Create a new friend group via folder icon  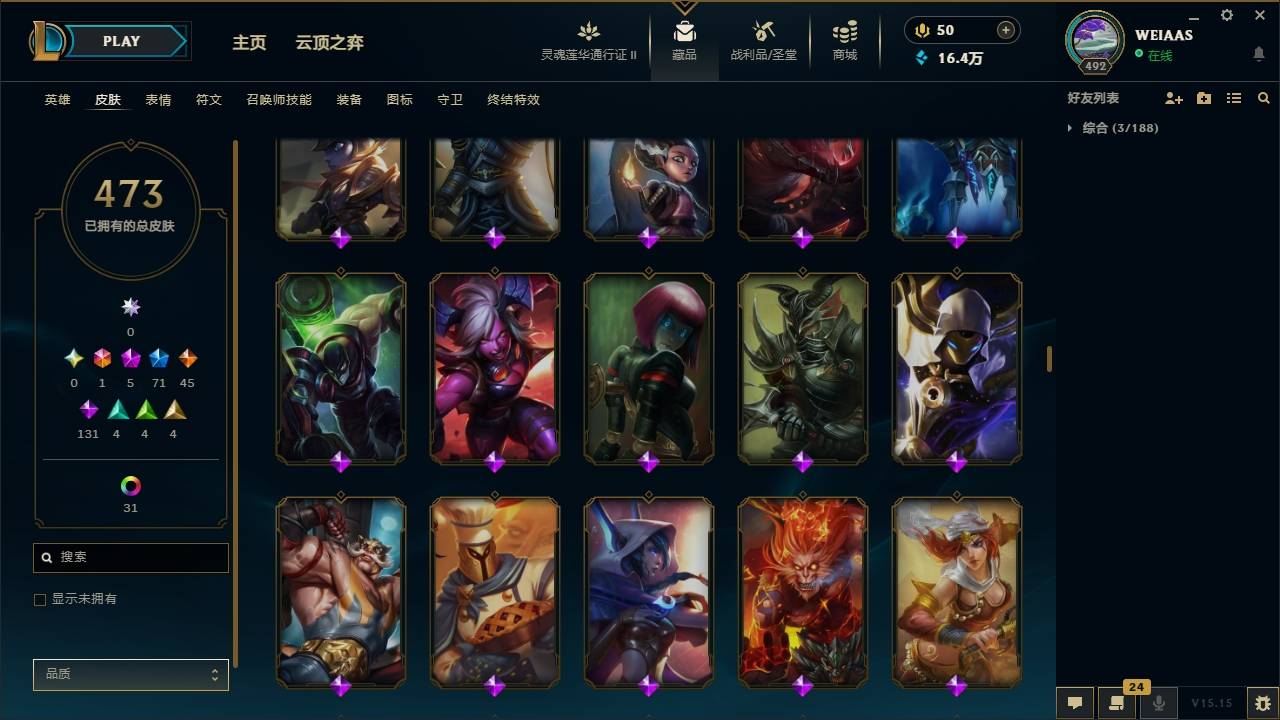pyautogui.click(x=1203, y=97)
